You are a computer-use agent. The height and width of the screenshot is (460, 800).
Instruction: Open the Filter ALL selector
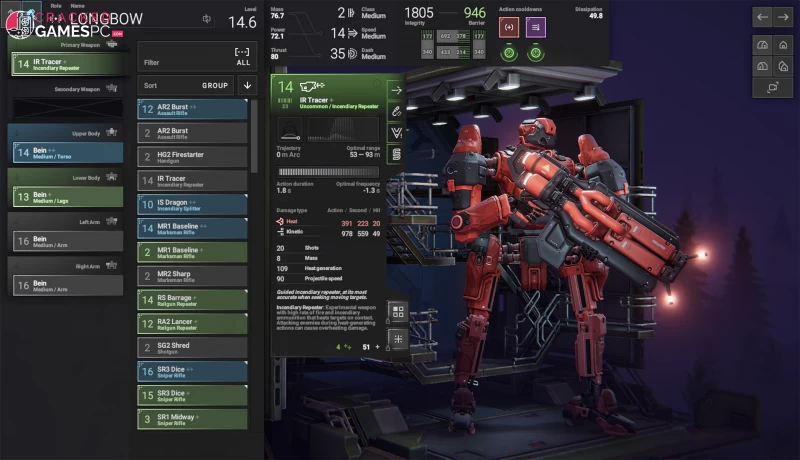click(193, 56)
